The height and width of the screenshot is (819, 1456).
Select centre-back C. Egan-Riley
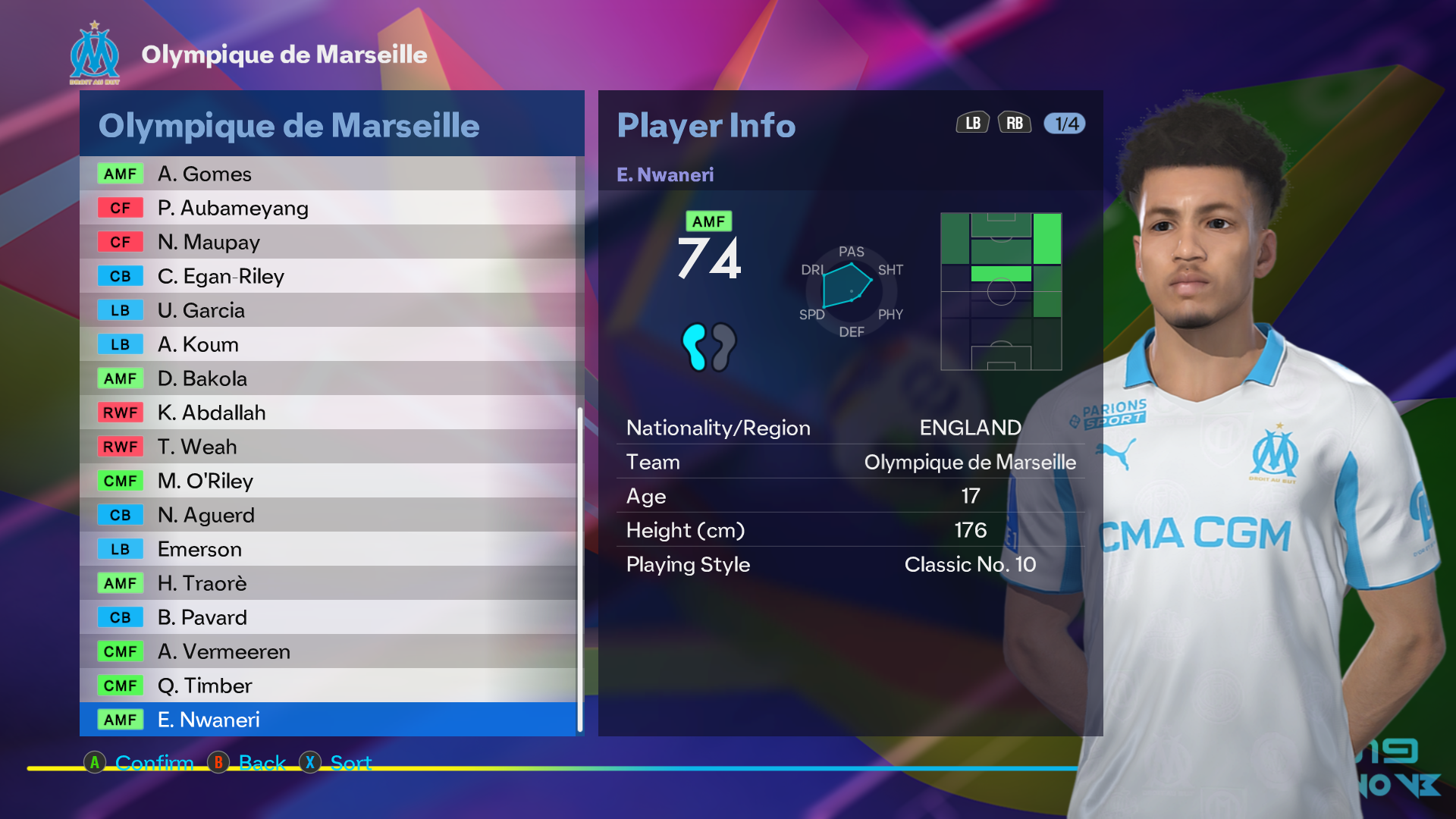328,276
